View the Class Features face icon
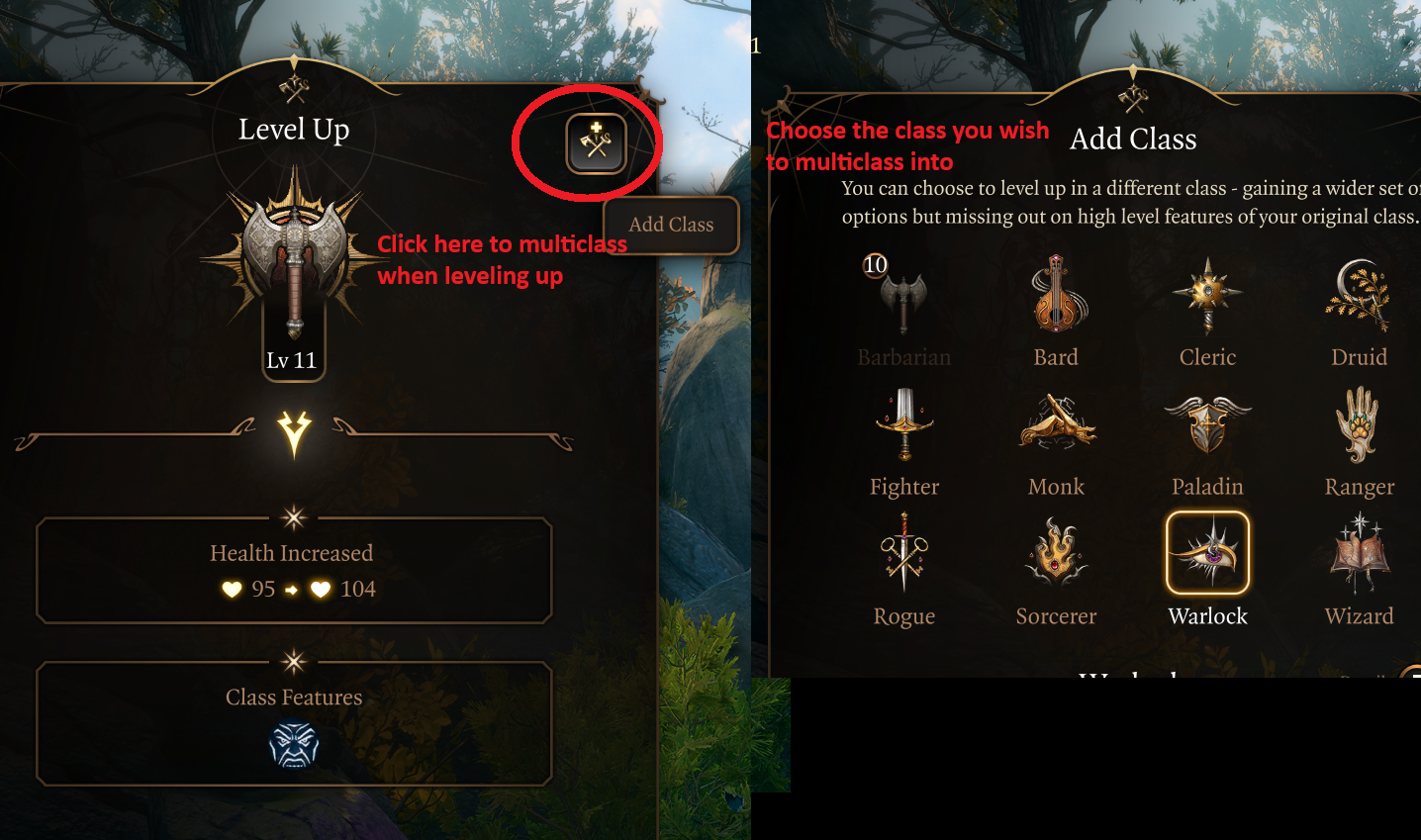 pos(293,745)
